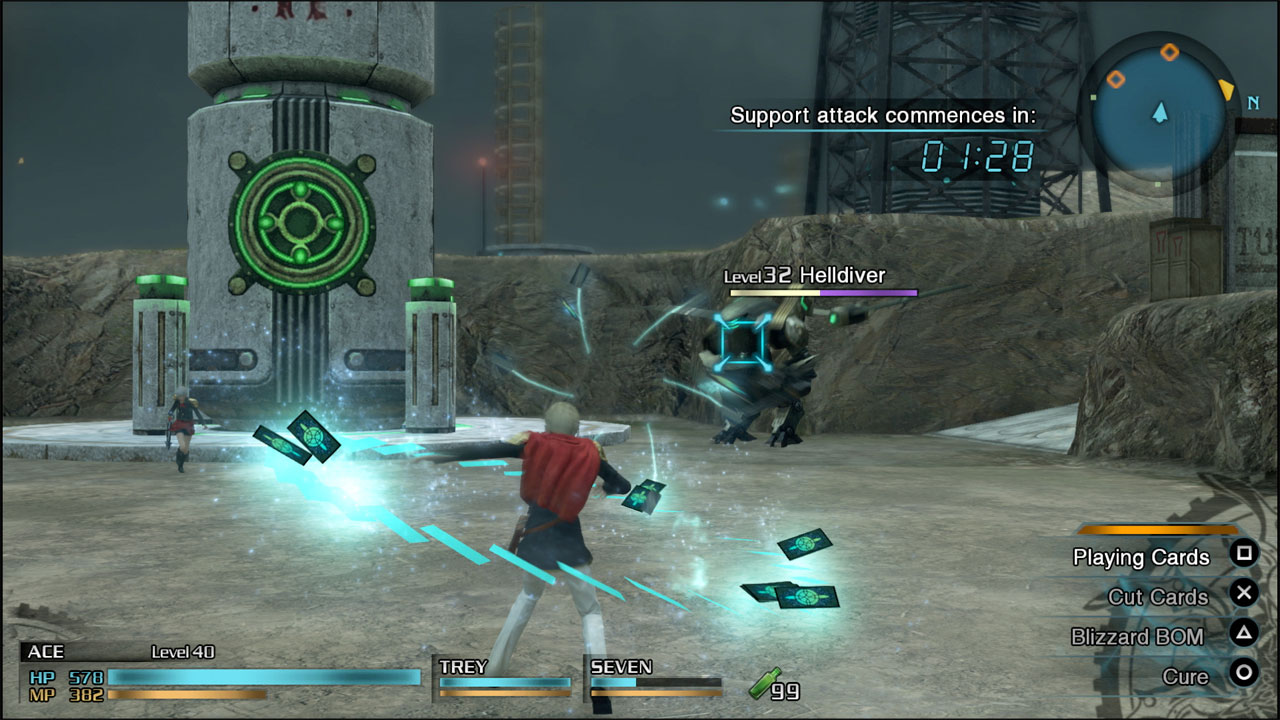The width and height of the screenshot is (1280, 720).
Task: Click the Helldiver enemy name label
Action: click(843, 273)
